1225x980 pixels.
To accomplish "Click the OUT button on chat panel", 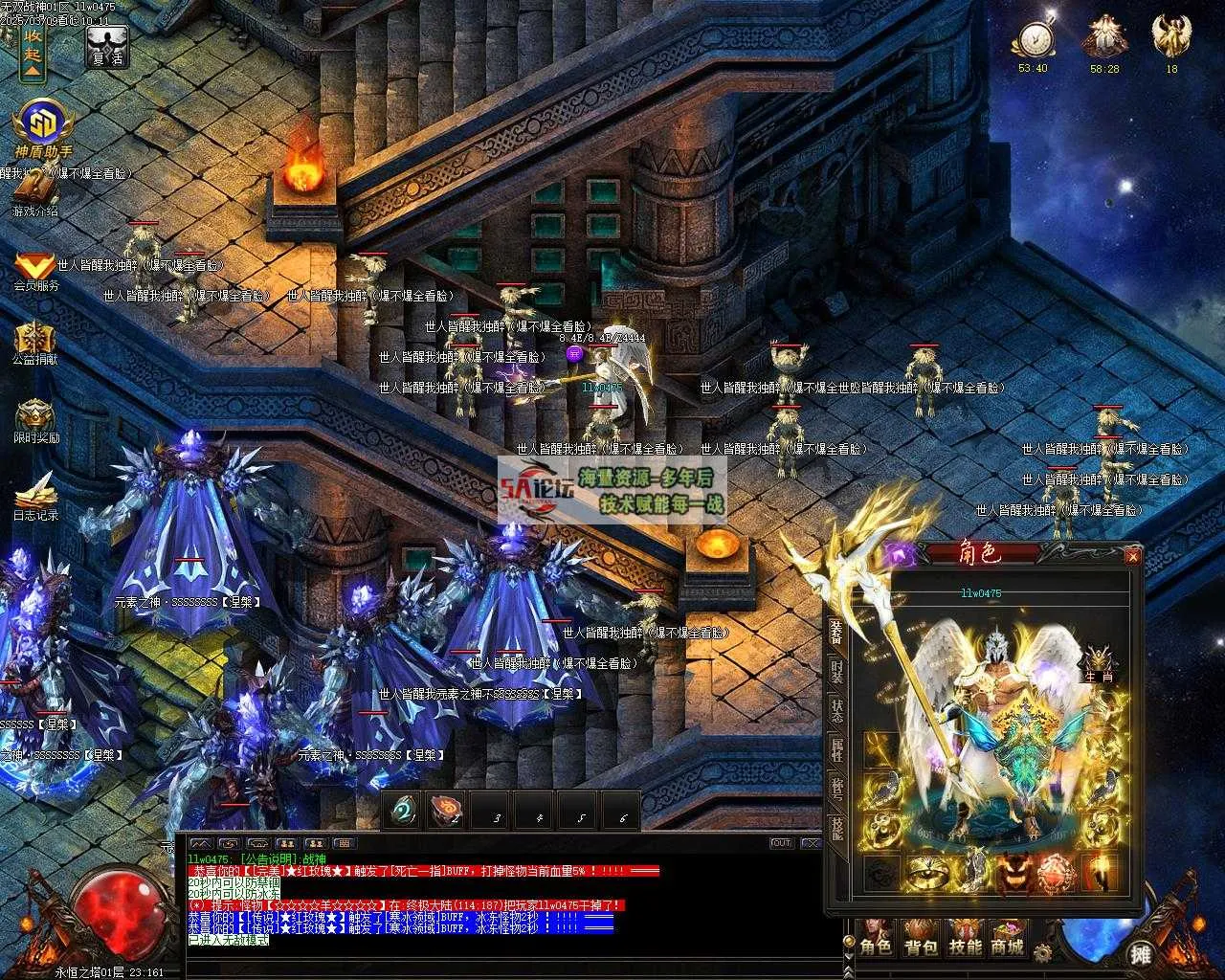I will pos(782,843).
